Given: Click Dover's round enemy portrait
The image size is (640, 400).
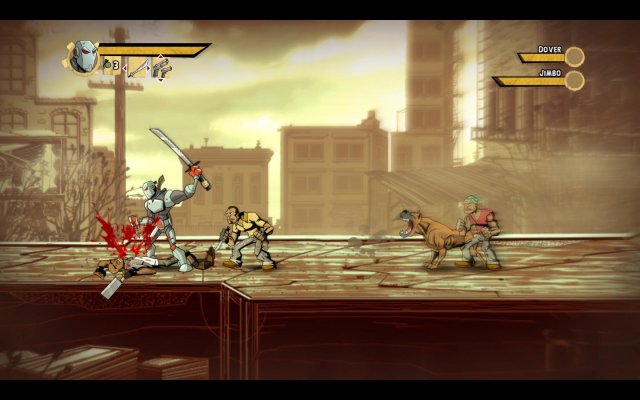Looking at the screenshot, I should pos(574,56).
